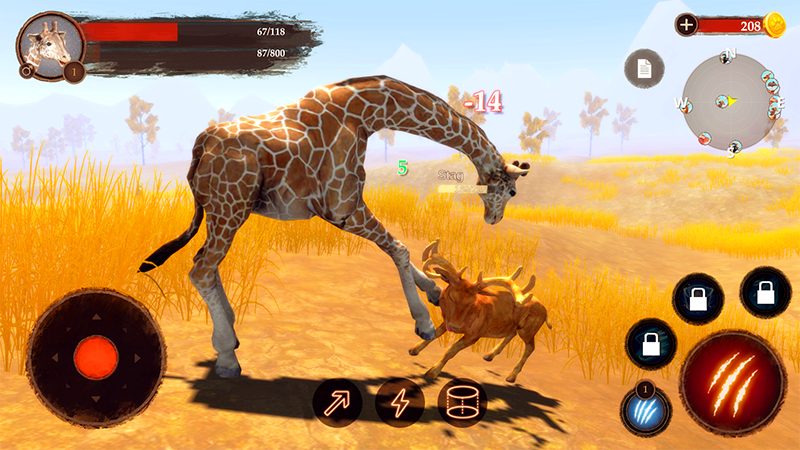The height and width of the screenshot is (450, 800).
Task: Open the quest document icon
Action: click(644, 68)
